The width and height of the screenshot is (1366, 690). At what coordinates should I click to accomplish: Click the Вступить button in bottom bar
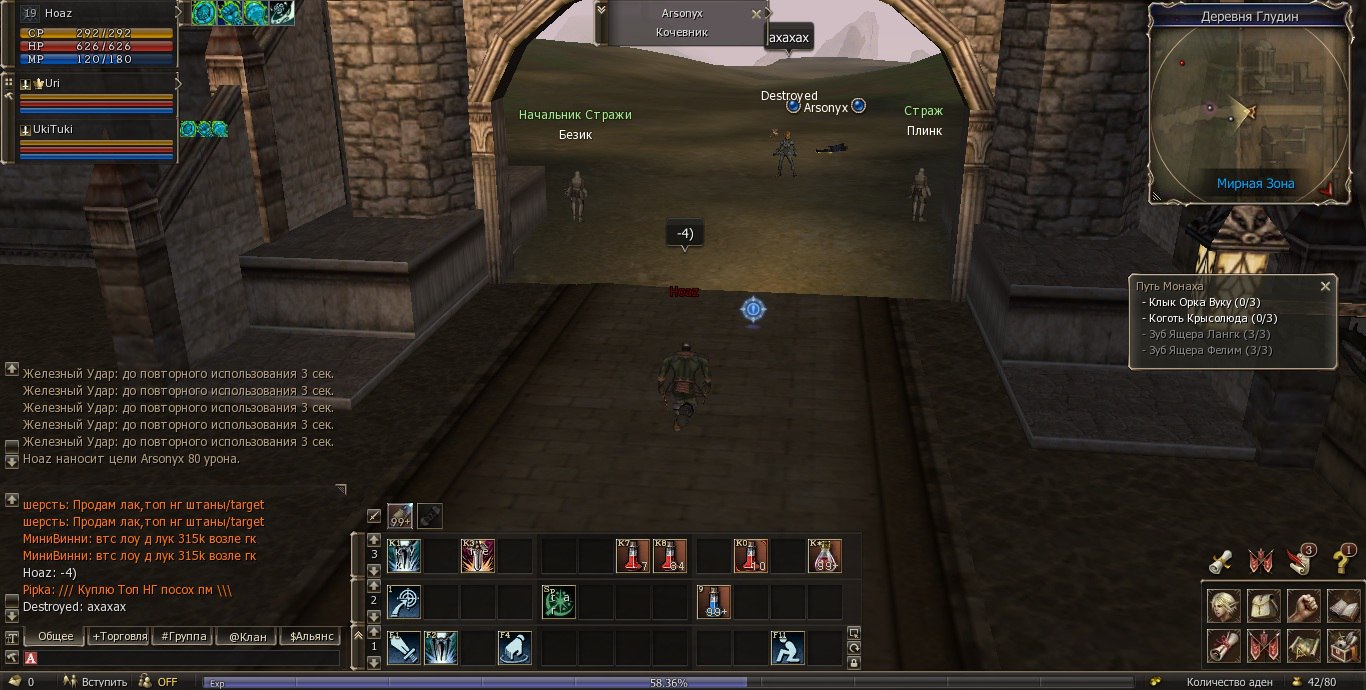98,682
